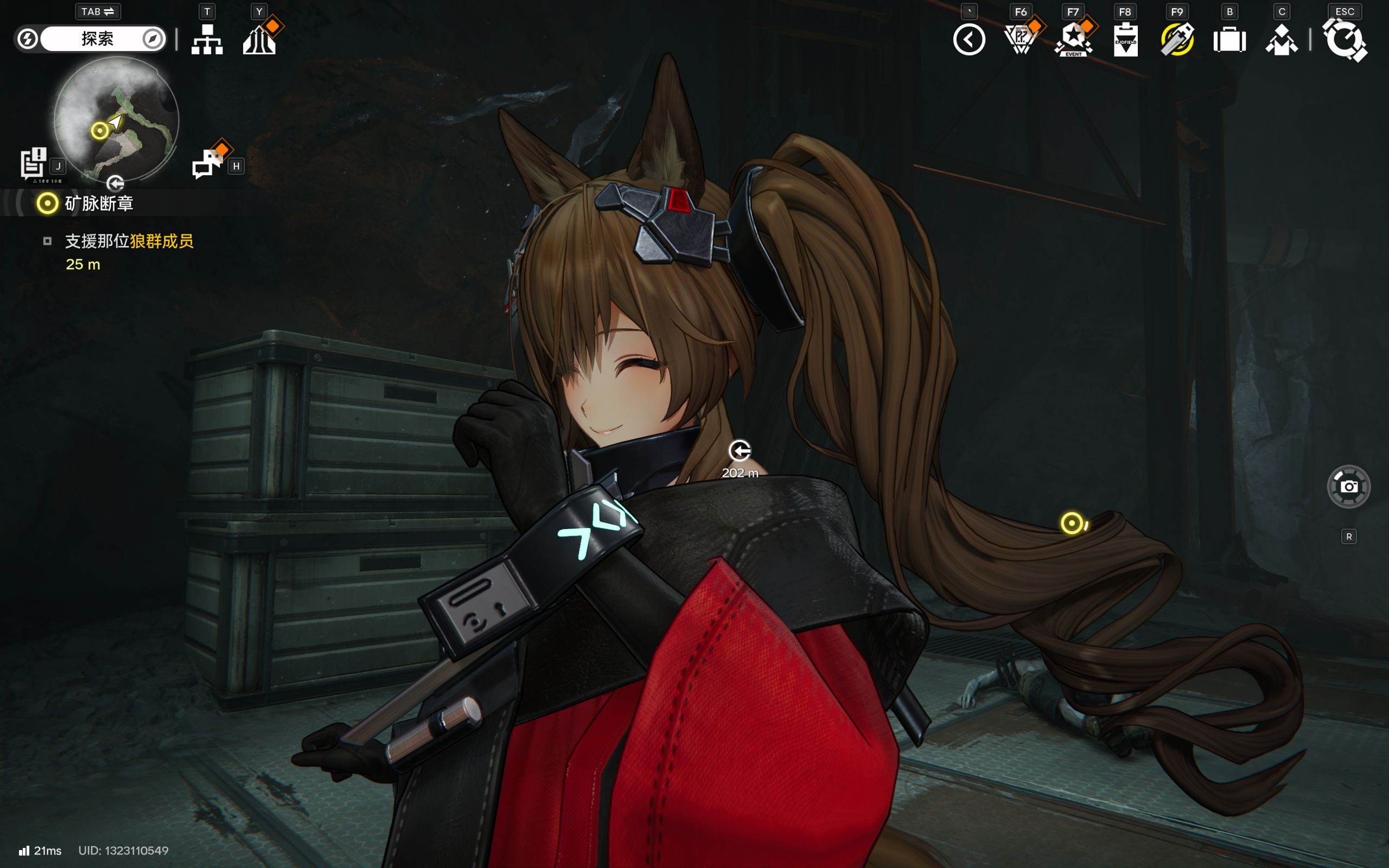Open the backpack suitcase inventory
Image resolution: width=1389 pixels, height=868 pixels.
tap(1229, 41)
